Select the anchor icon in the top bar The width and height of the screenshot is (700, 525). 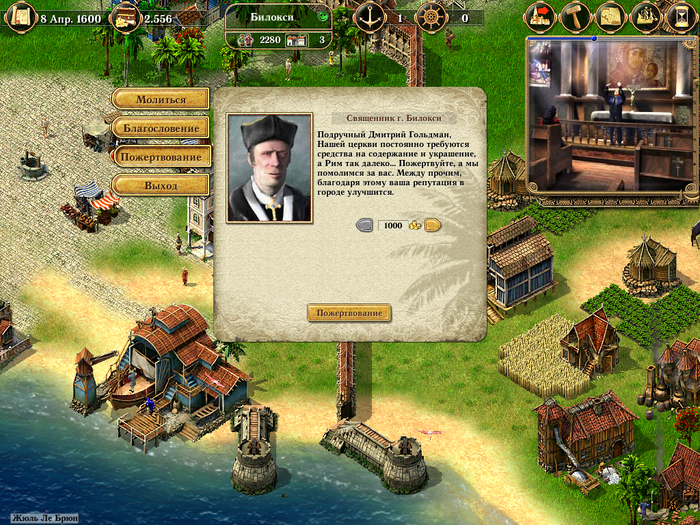pos(368,17)
